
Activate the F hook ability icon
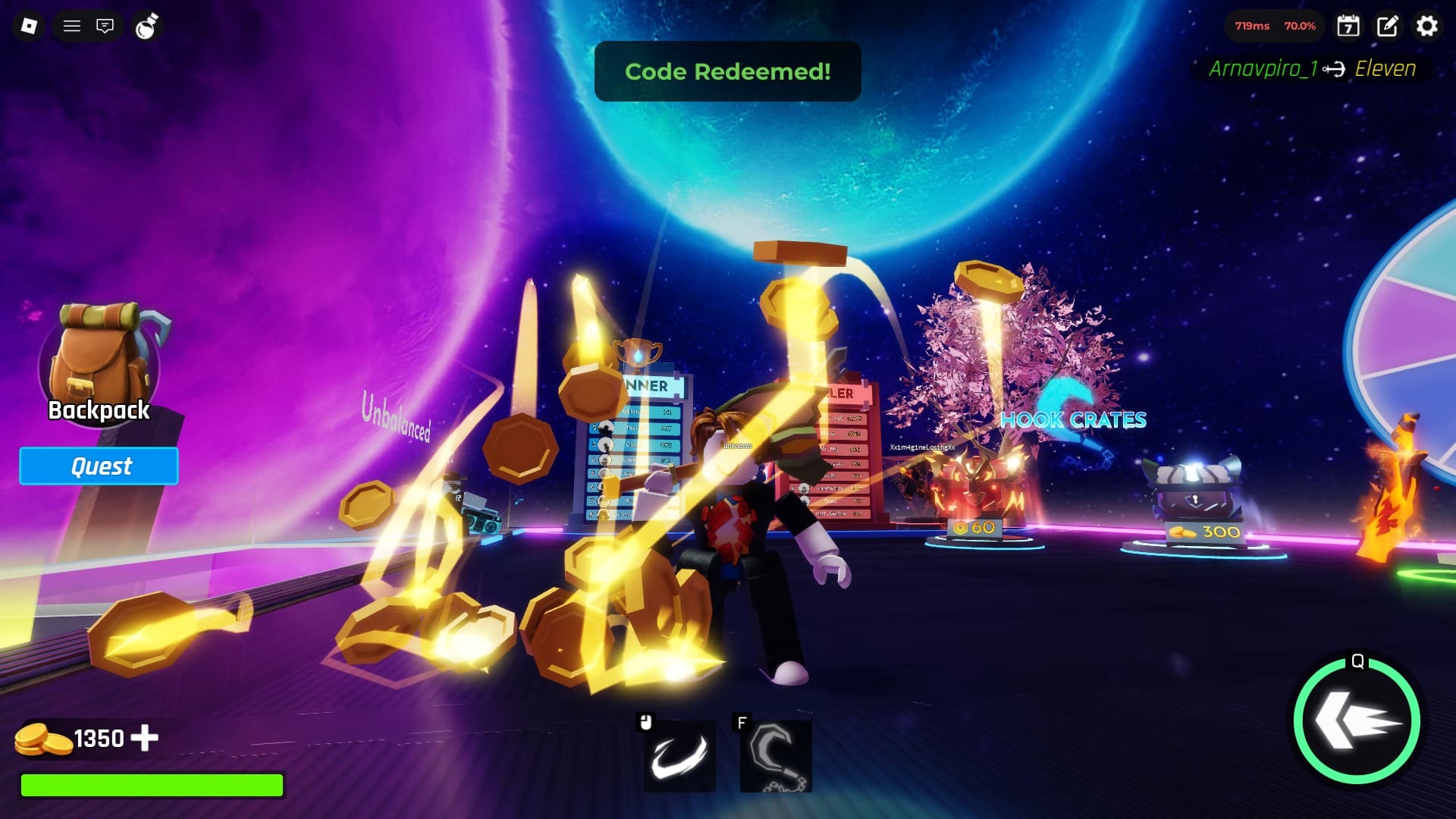click(775, 756)
